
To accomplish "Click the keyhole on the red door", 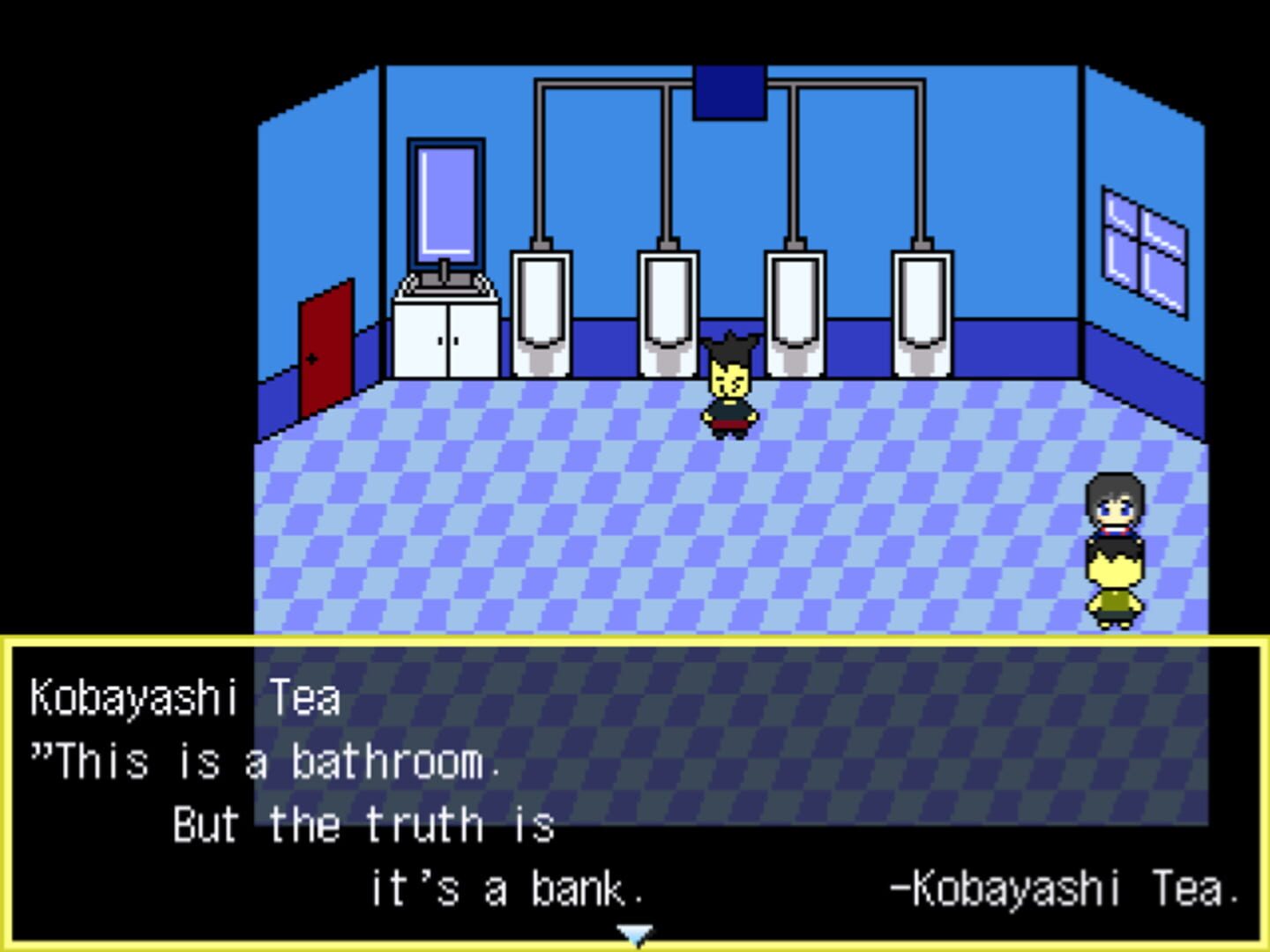I will point(313,358).
